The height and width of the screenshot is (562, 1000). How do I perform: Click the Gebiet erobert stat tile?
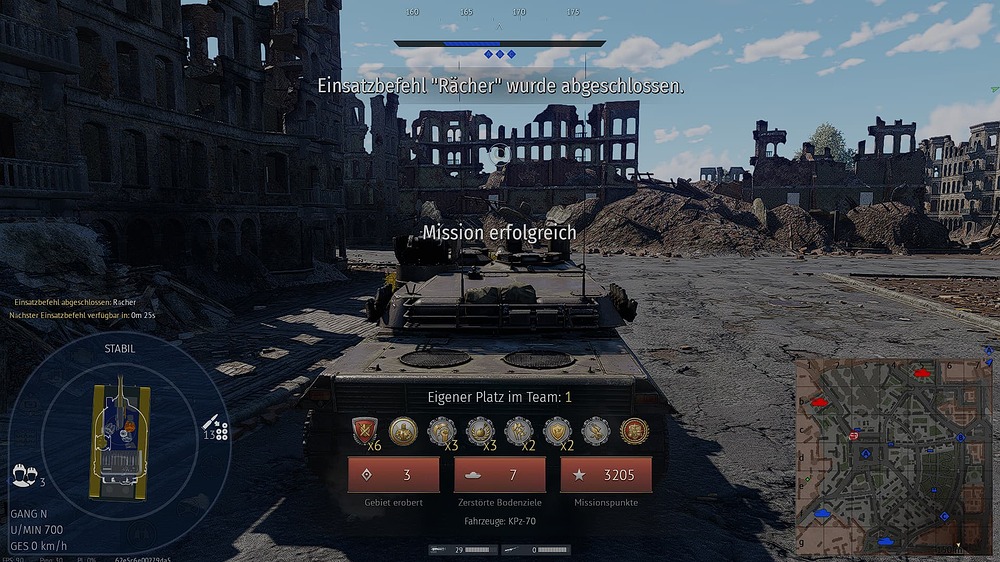click(393, 475)
